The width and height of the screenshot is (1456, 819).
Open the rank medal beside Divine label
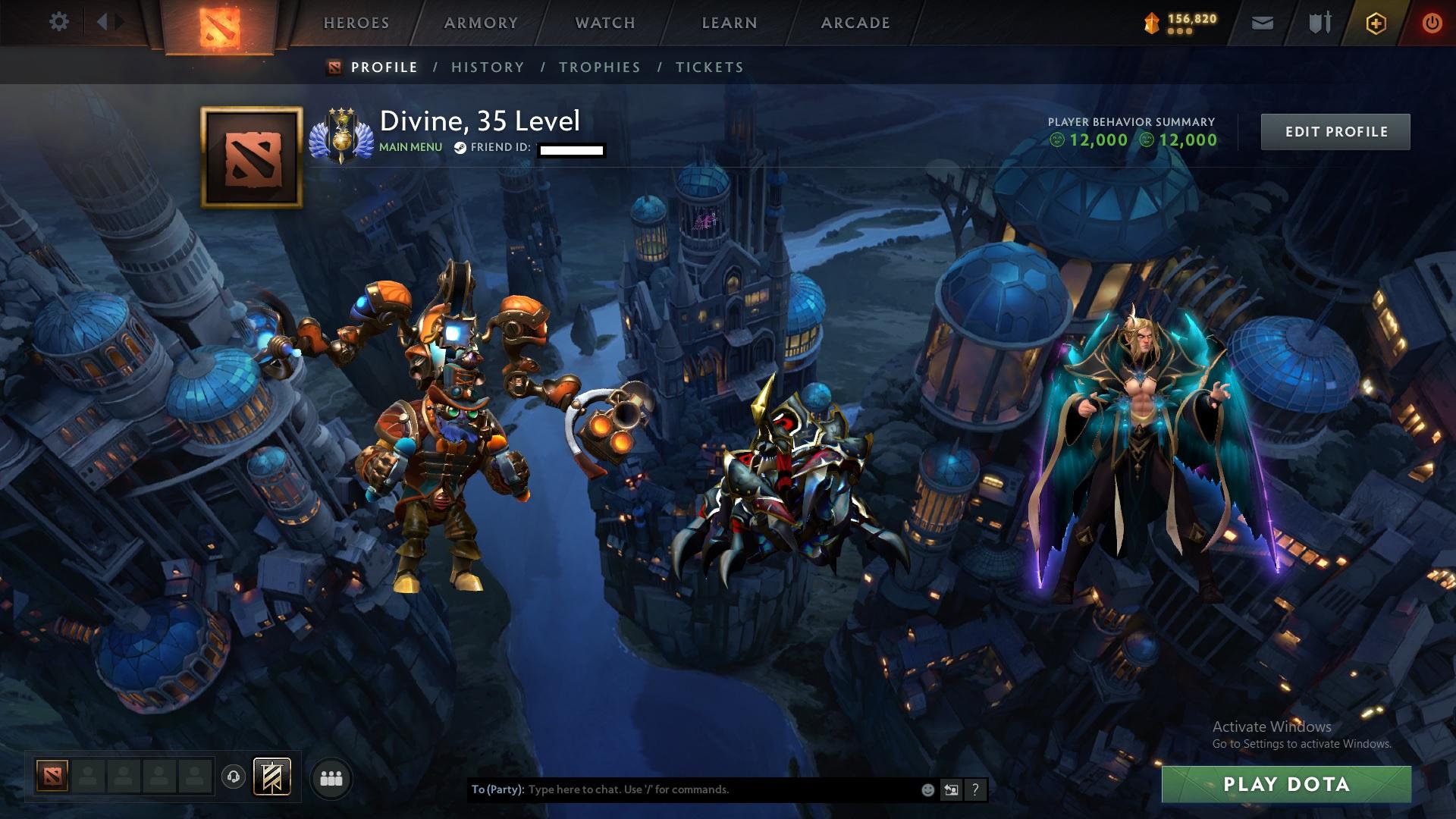[340, 133]
